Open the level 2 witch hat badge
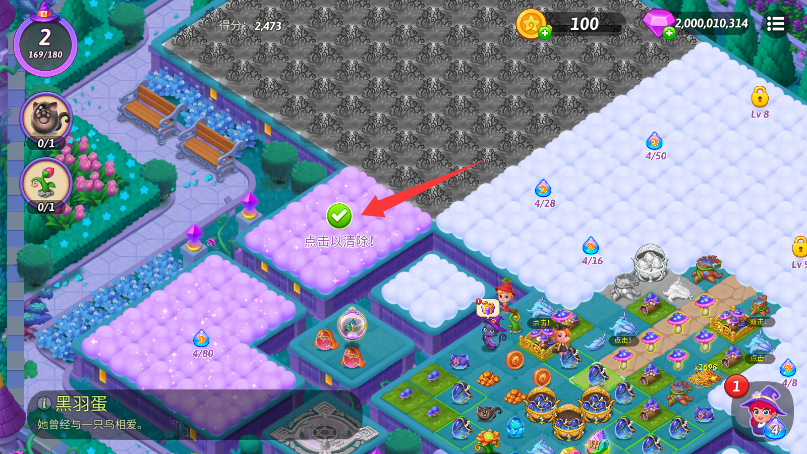Viewport: 807px width, 454px height. coord(45,42)
